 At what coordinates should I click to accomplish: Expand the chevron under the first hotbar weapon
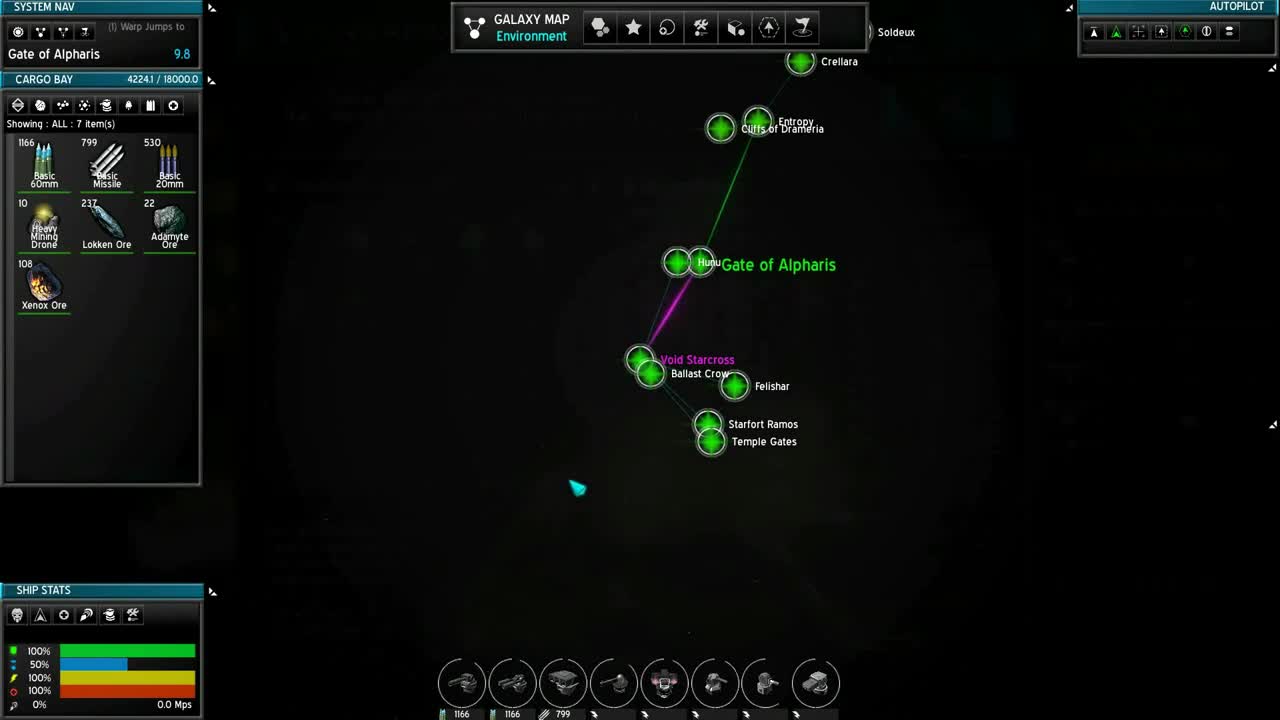pyautogui.click(x=441, y=715)
